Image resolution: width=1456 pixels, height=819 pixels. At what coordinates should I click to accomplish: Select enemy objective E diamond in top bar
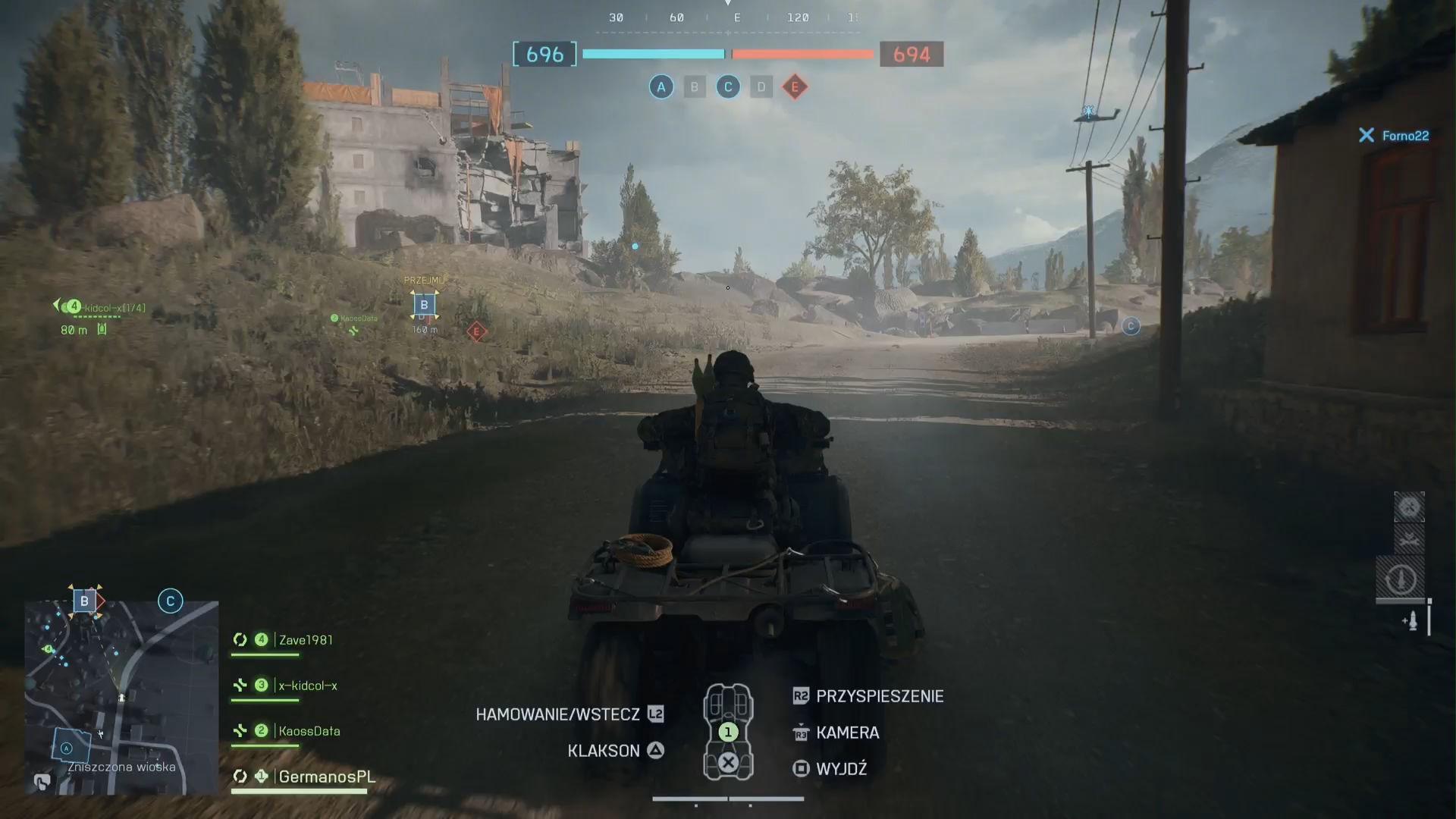point(795,87)
